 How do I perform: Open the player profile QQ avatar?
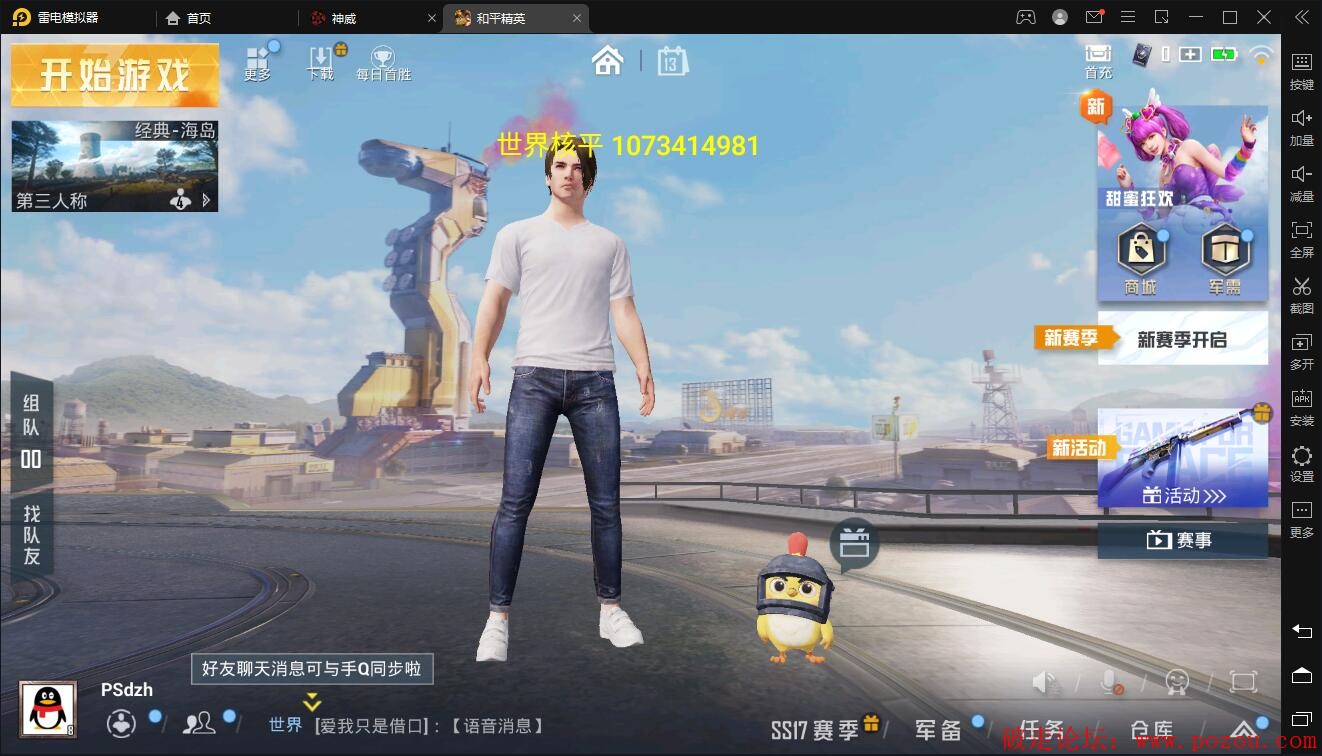pos(48,709)
